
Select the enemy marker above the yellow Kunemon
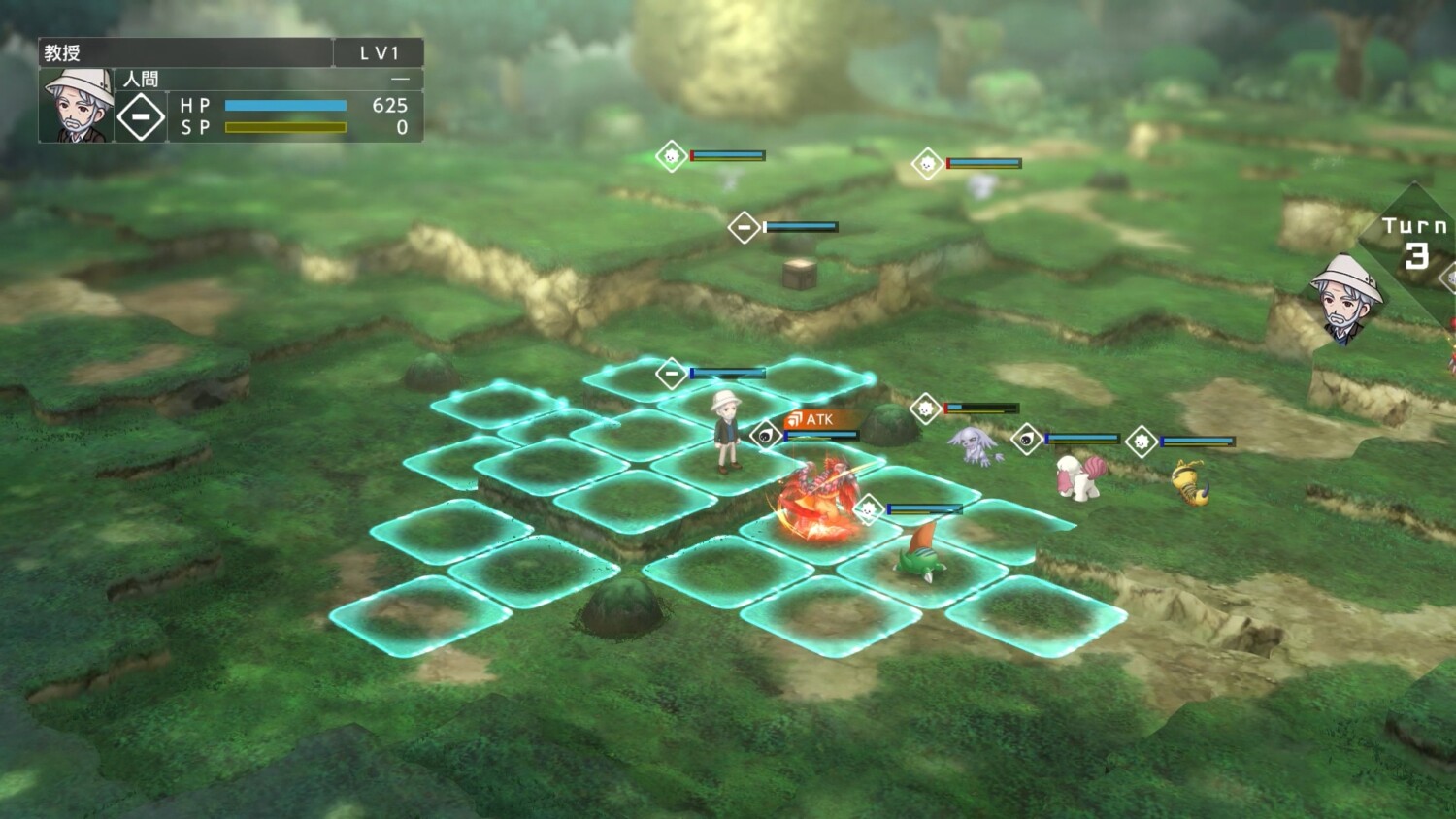pos(1142,439)
